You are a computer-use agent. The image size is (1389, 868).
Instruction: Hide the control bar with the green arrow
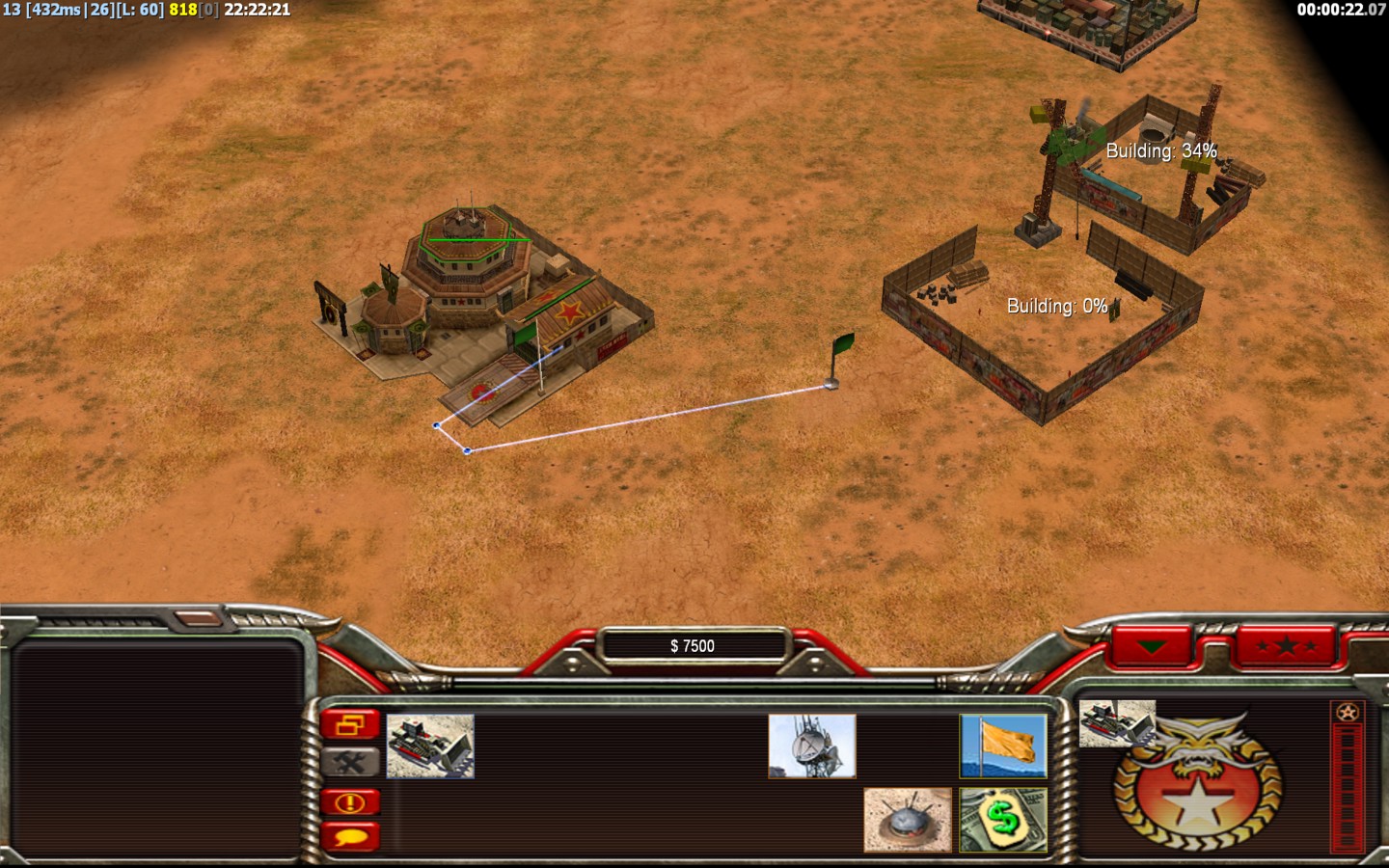[1152, 645]
